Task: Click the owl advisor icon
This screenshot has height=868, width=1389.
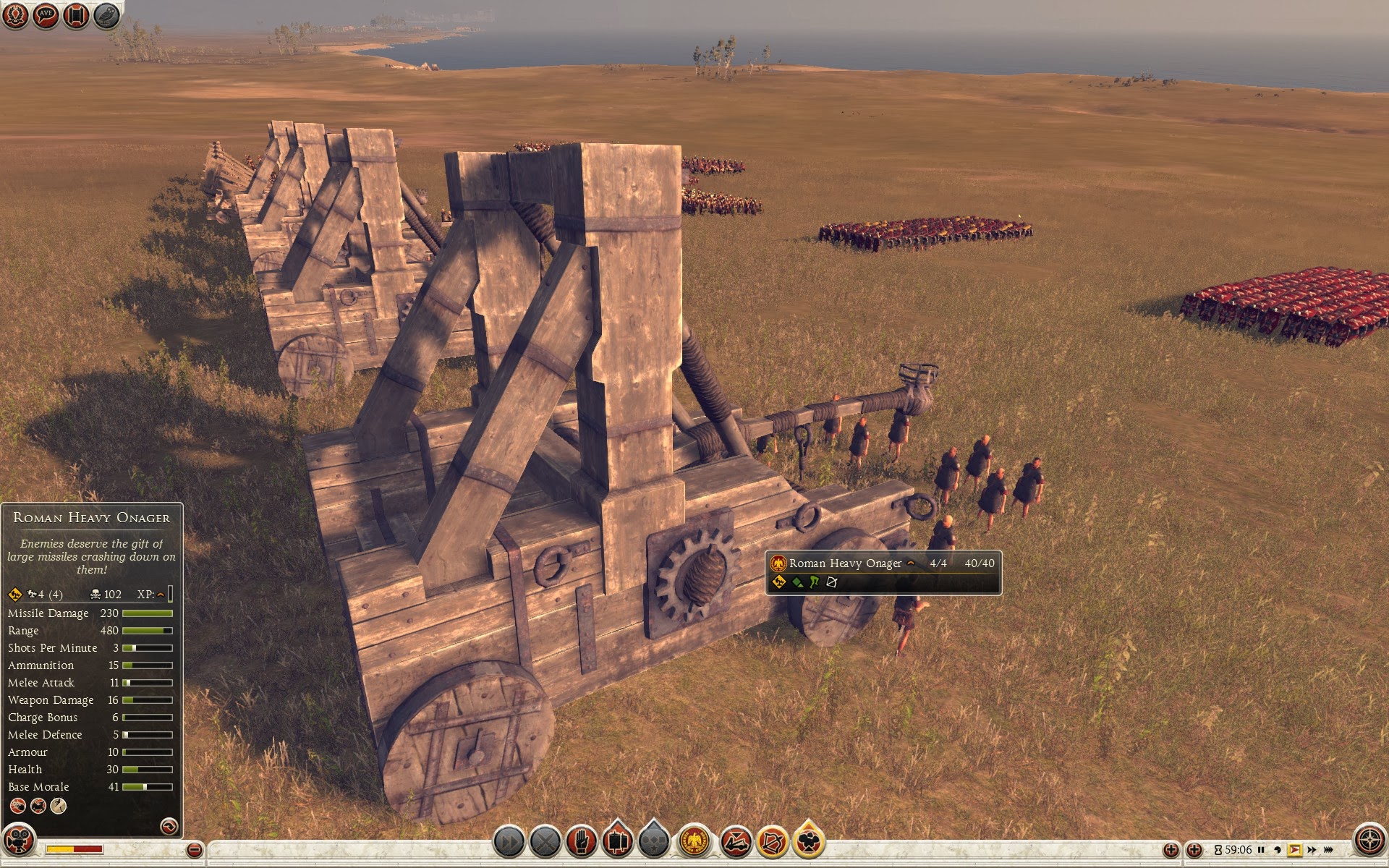Action: click(106, 15)
